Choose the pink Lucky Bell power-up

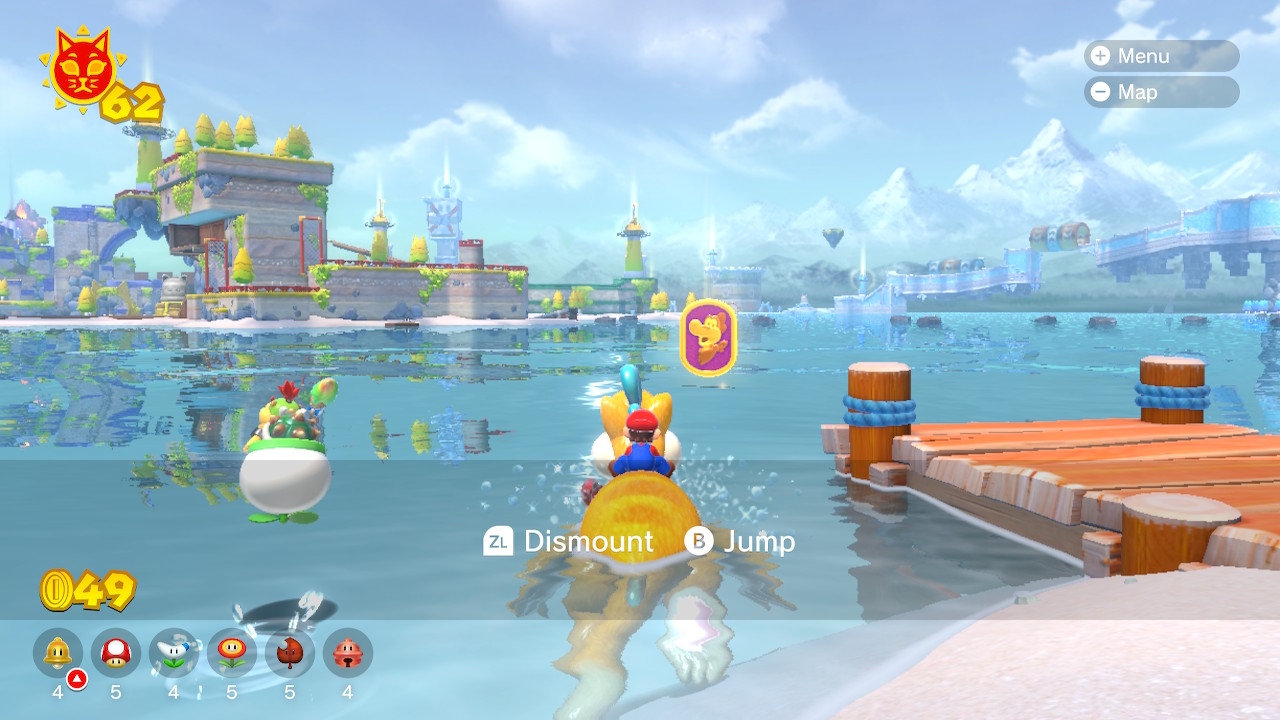(x=348, y=653)
